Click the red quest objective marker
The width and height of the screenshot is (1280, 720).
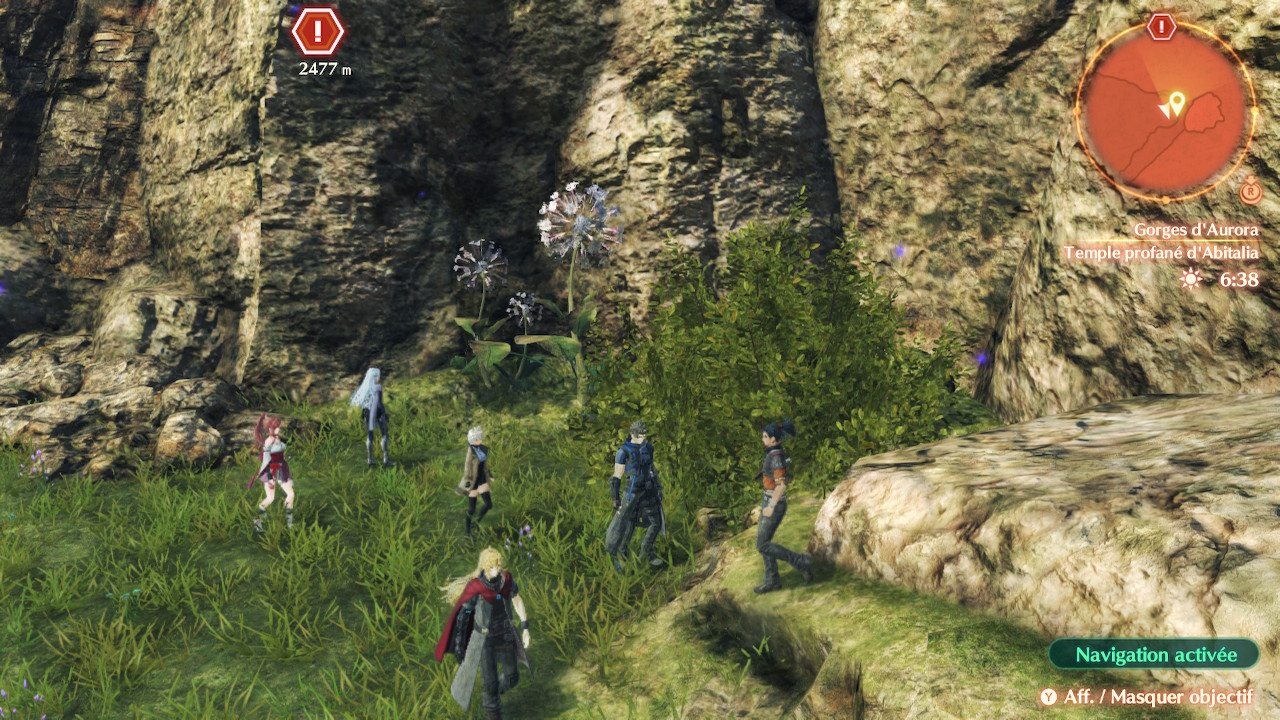pos(318,31)
